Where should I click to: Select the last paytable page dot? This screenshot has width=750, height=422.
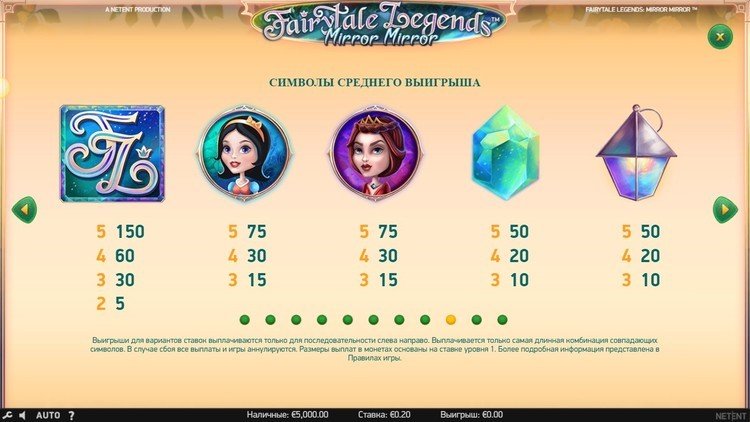coord(502,320)
